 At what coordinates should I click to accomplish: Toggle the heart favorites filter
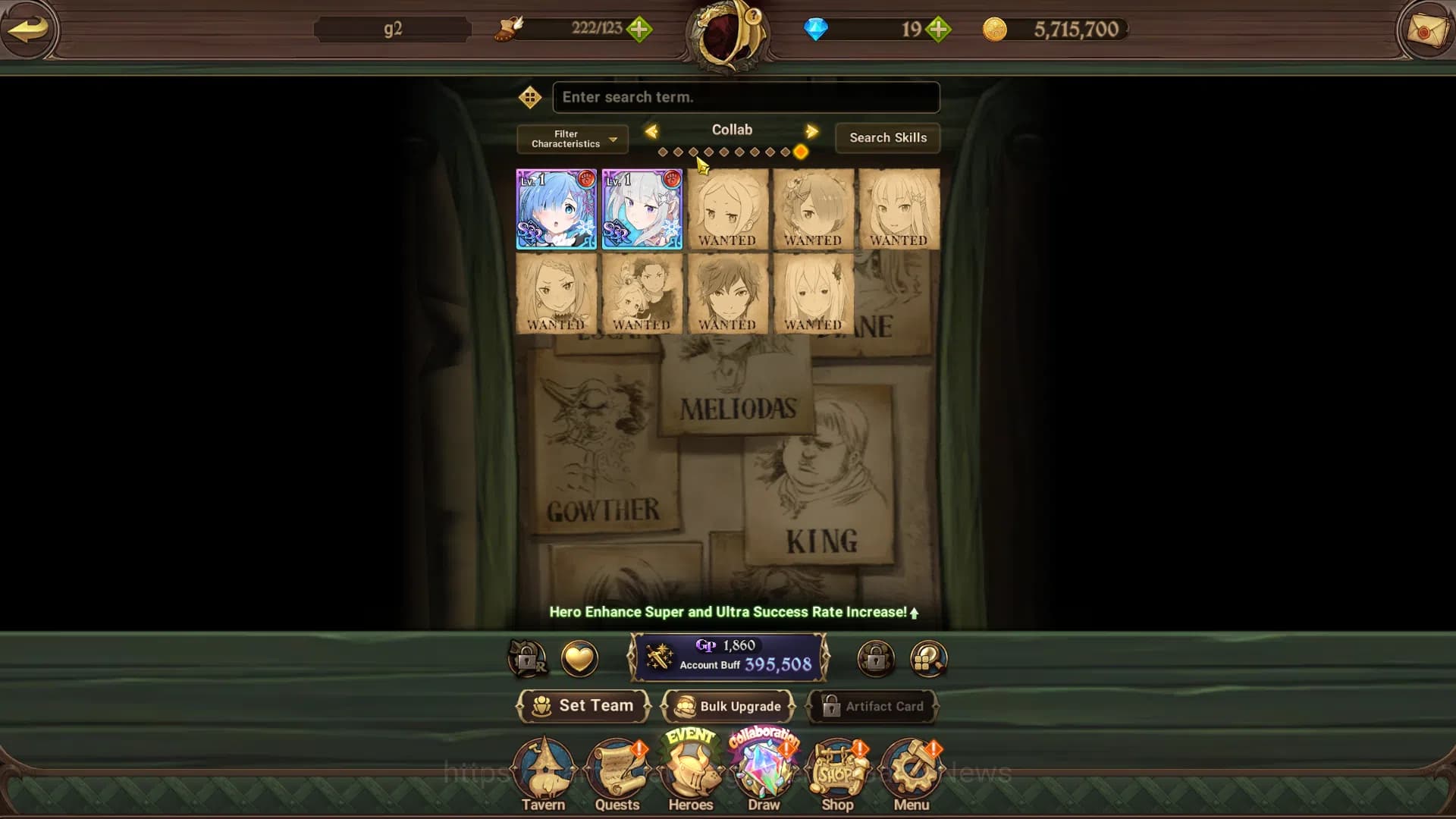[579, 658]
